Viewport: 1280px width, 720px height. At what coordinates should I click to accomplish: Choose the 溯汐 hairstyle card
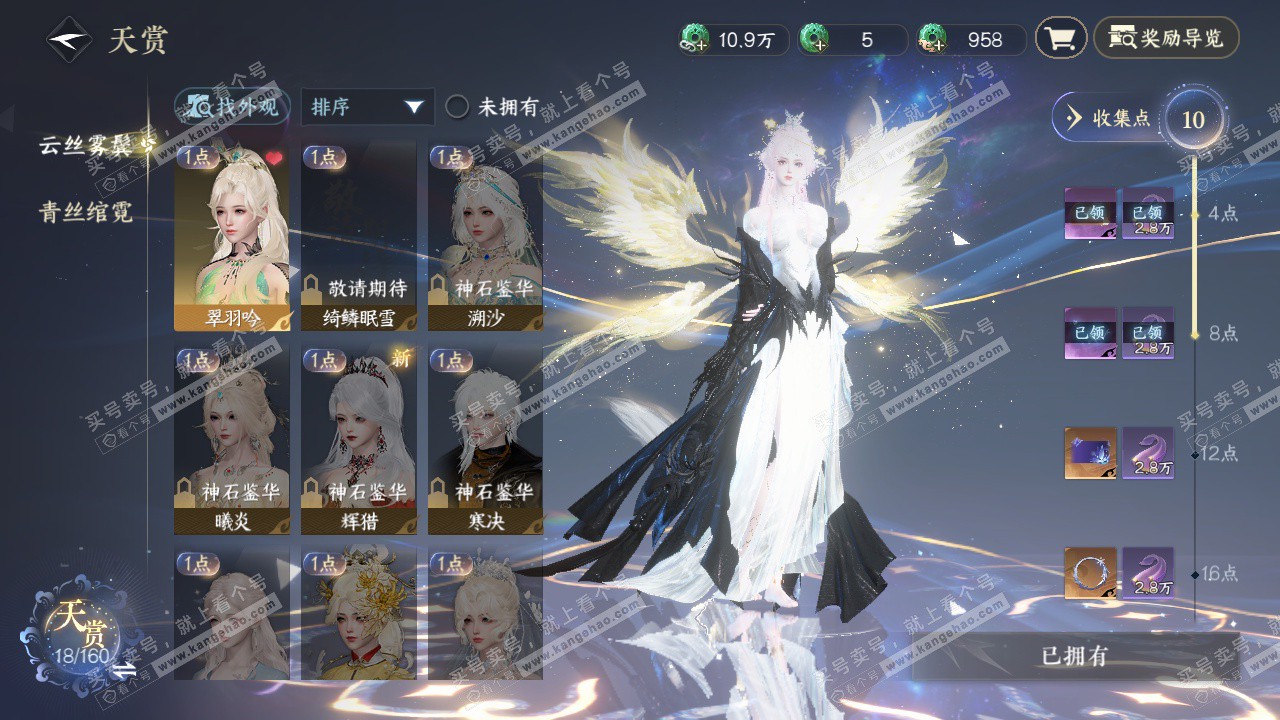click(485, 237)
